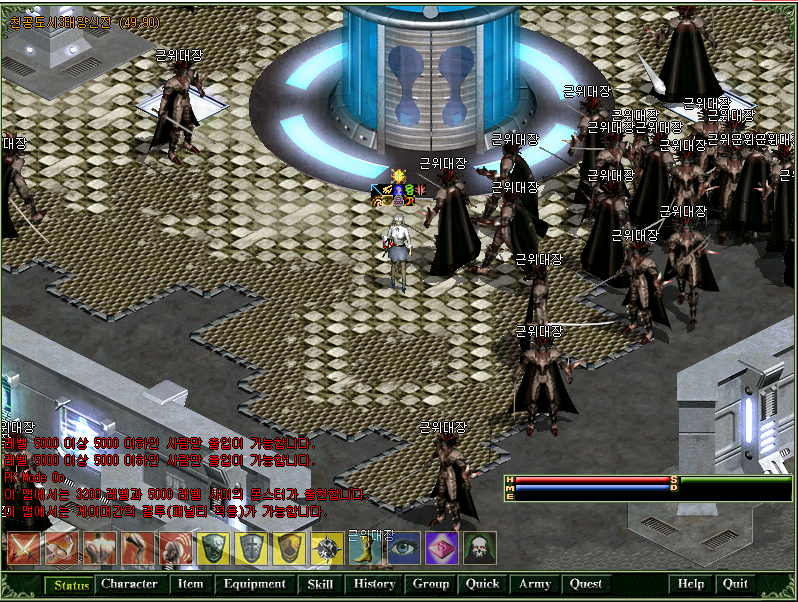View the History log
The image size is (798, 602).
[375, 584]
